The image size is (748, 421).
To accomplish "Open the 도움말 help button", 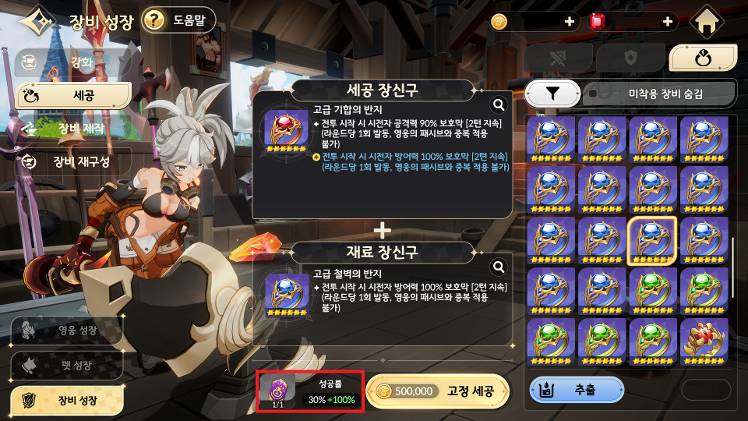I will pos(181,19).
